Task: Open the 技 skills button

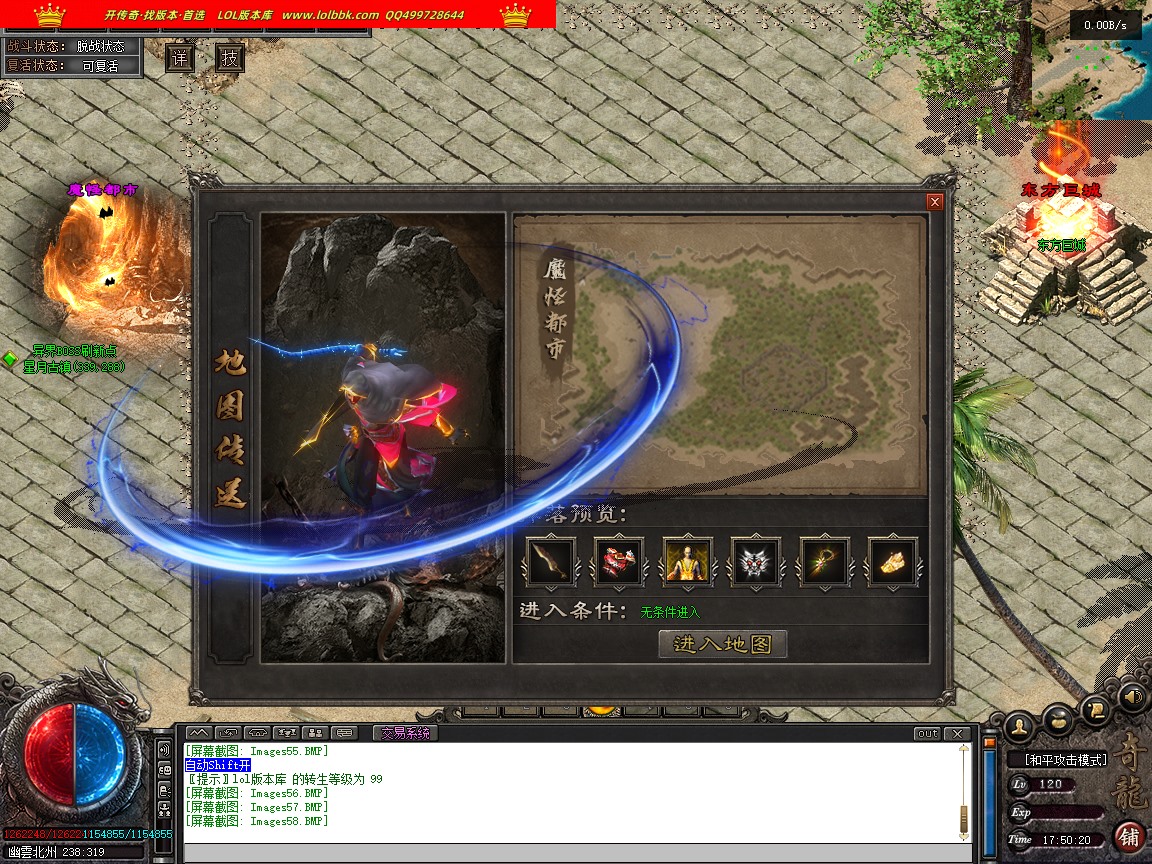Action: pos(230,58)
